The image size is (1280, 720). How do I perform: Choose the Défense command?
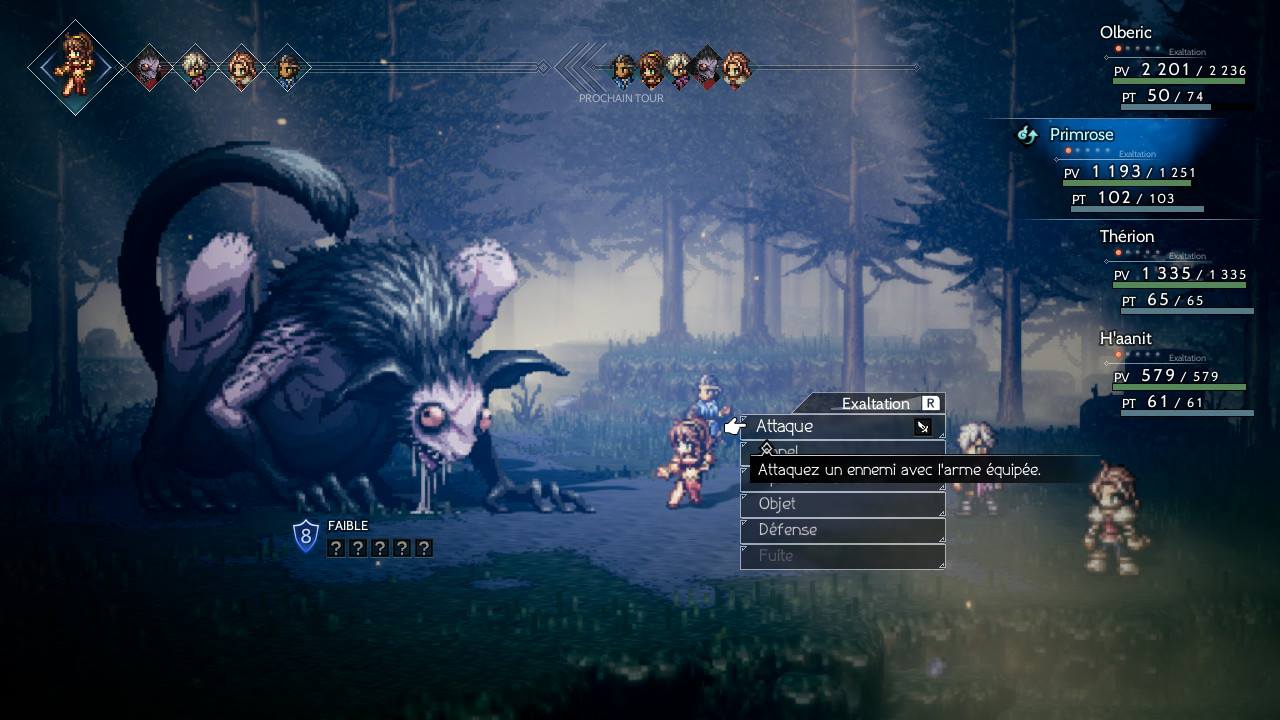790,530
